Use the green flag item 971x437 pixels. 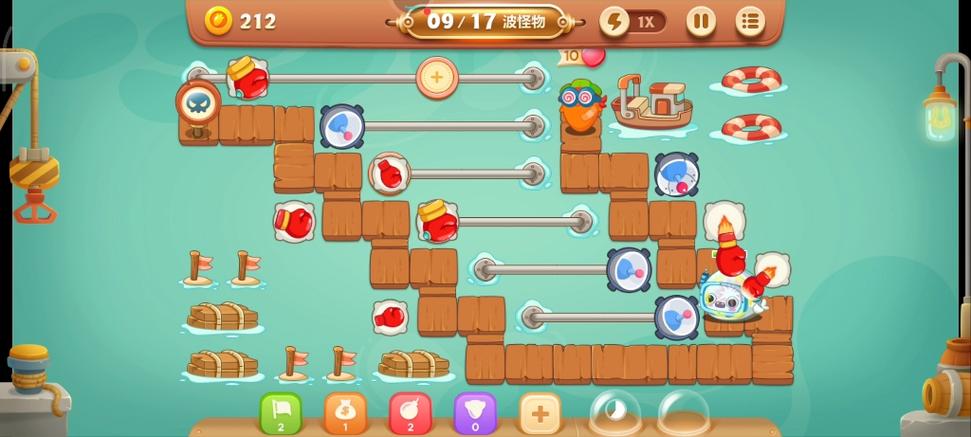pos(281,414)
